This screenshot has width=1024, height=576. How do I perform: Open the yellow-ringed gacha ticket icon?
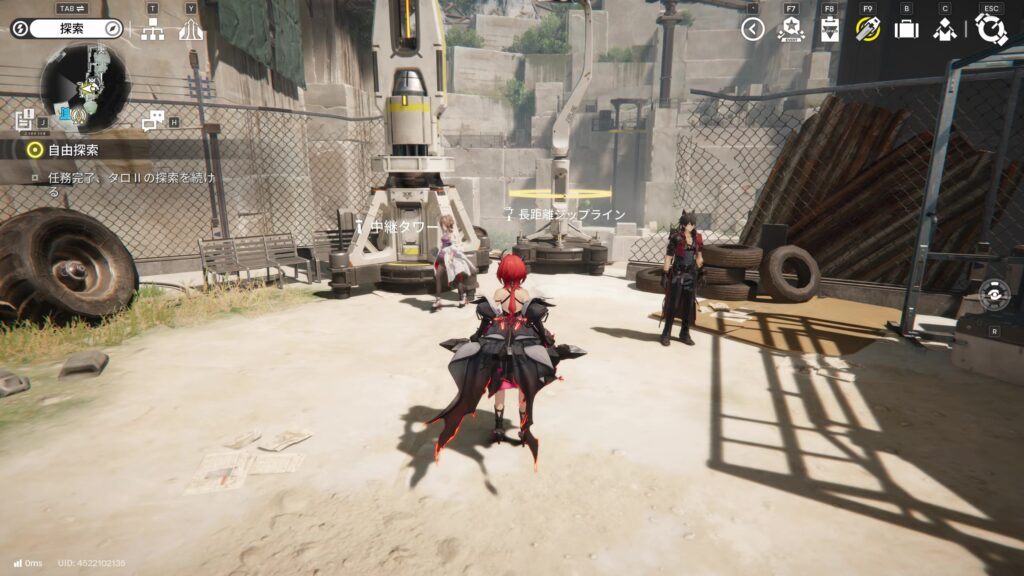pyautogui.click(x=867, y=29)
